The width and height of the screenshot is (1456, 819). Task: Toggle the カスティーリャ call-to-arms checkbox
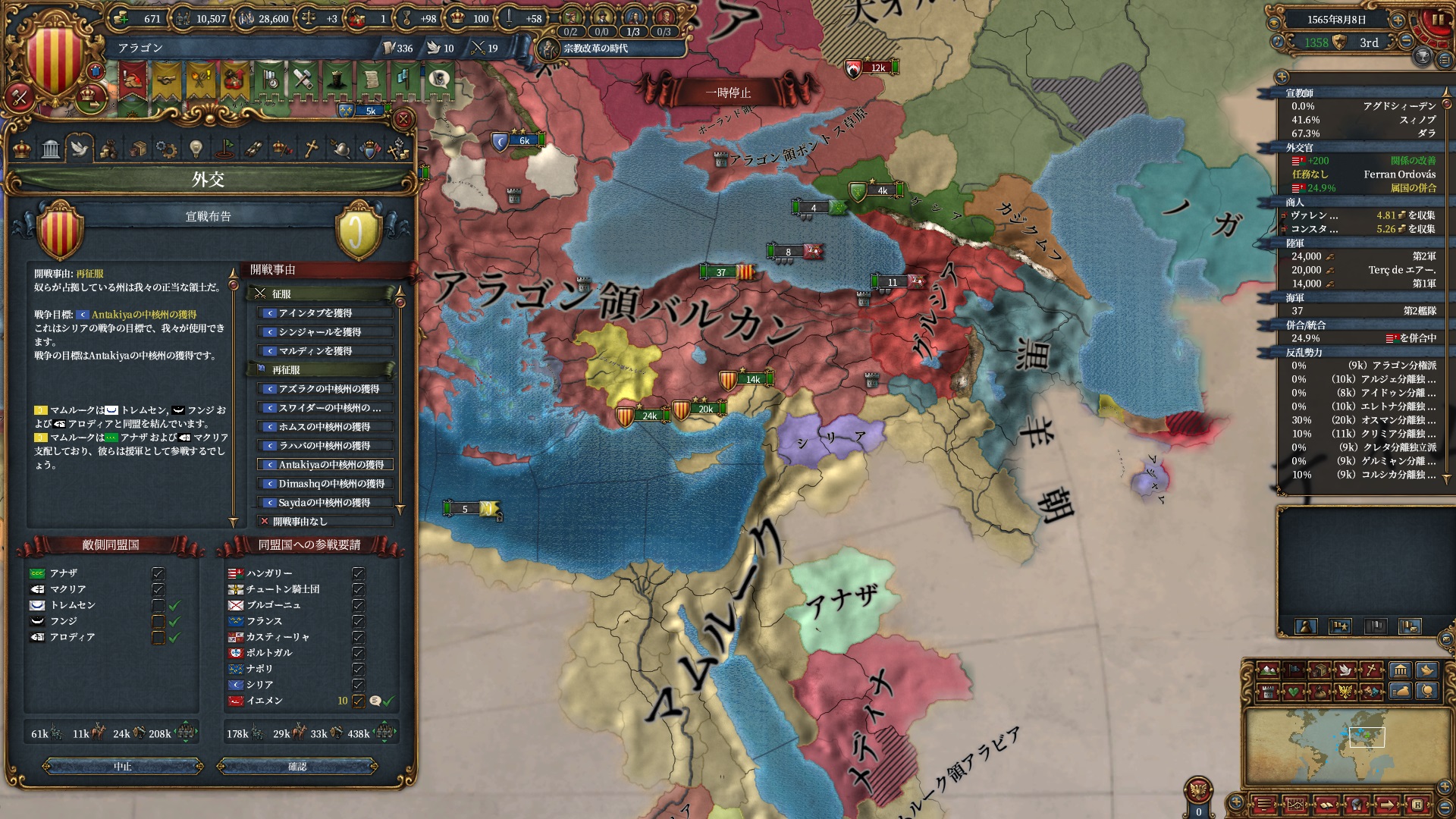(358, 637)
